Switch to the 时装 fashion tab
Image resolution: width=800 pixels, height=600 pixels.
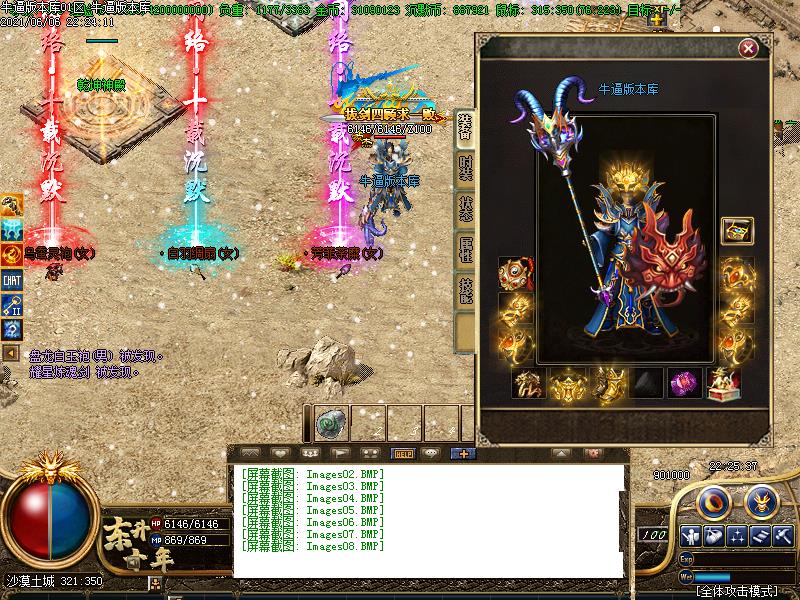click(x=465, y=167)
